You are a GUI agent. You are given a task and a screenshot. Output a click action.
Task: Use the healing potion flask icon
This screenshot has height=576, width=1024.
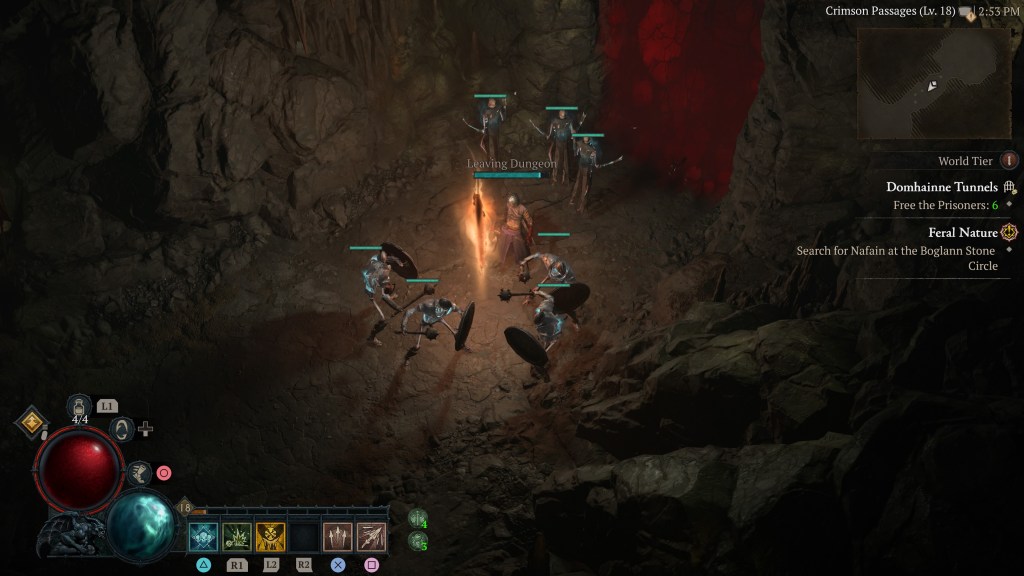click(78, 406)
